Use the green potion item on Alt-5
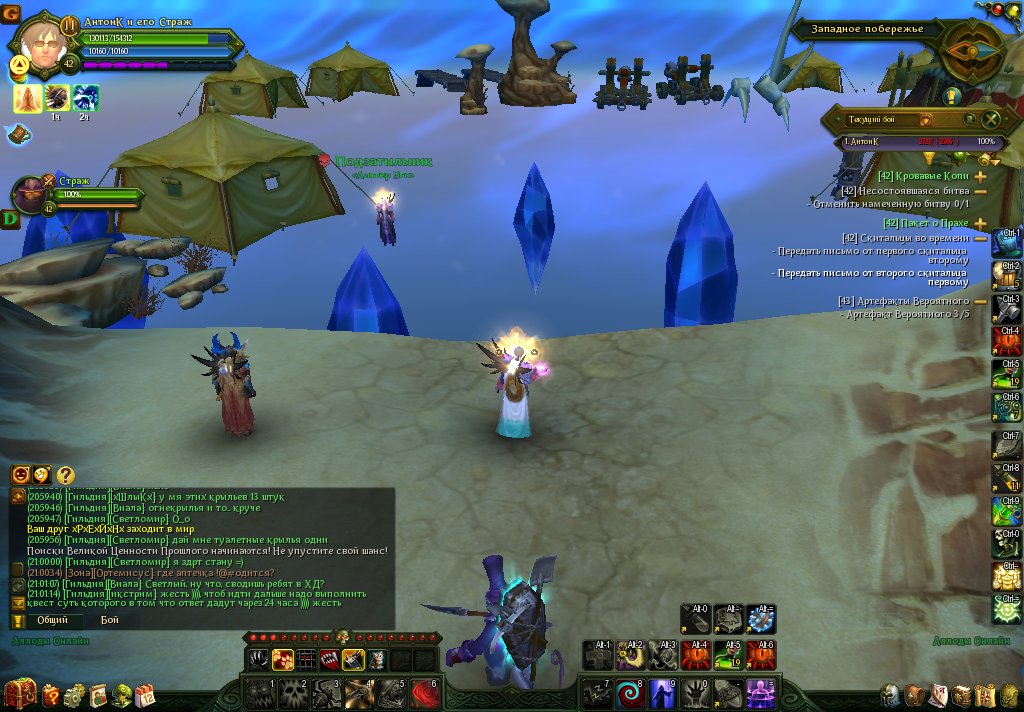This screenshot has width=1024, height=712. tap(728, 655)
